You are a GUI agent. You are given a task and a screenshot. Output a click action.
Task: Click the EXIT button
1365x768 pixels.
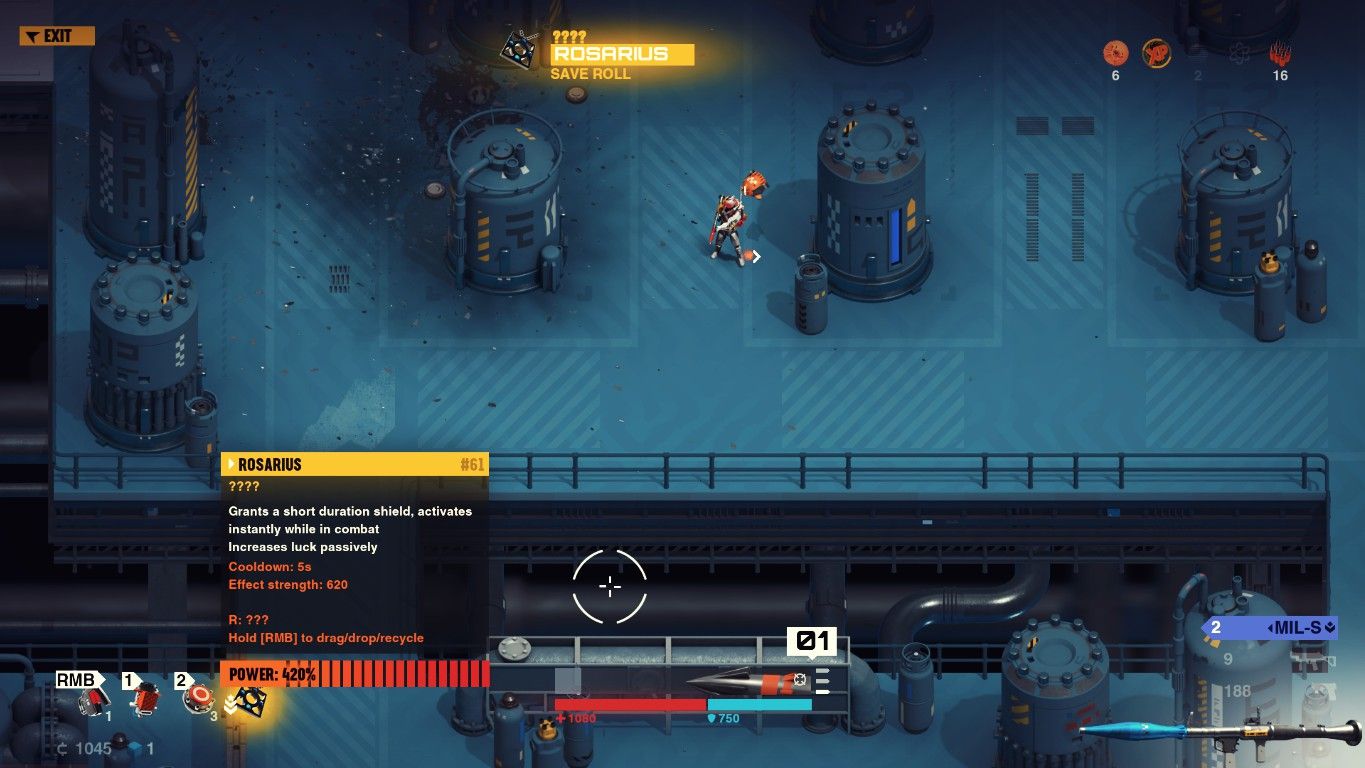(57, 36)
